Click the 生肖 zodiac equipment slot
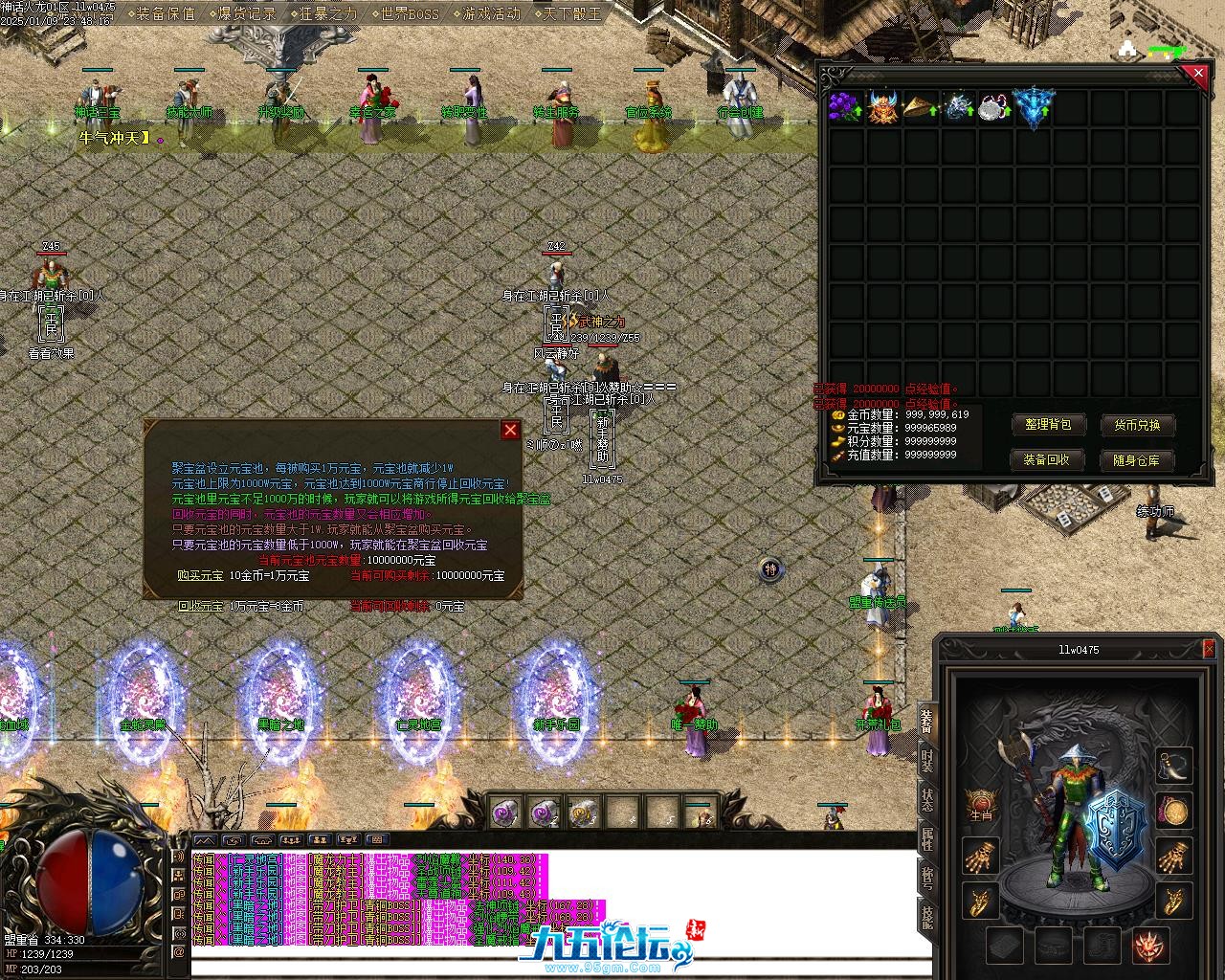This screenshot has height=980, width=1225. click(981, 807)
